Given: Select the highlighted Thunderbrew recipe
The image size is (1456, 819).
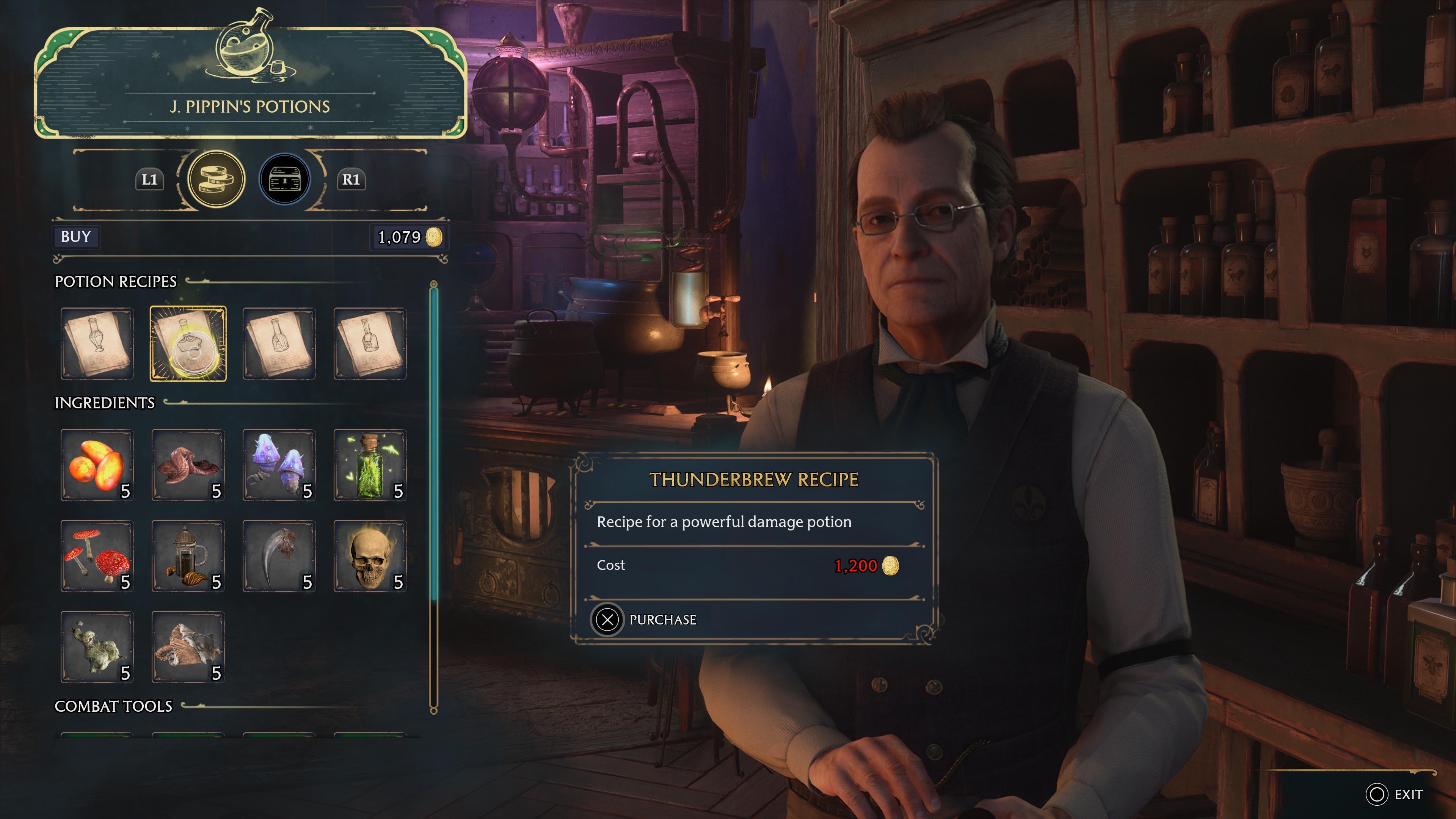Looking at the screenshot, I should (x=188, y=344).
